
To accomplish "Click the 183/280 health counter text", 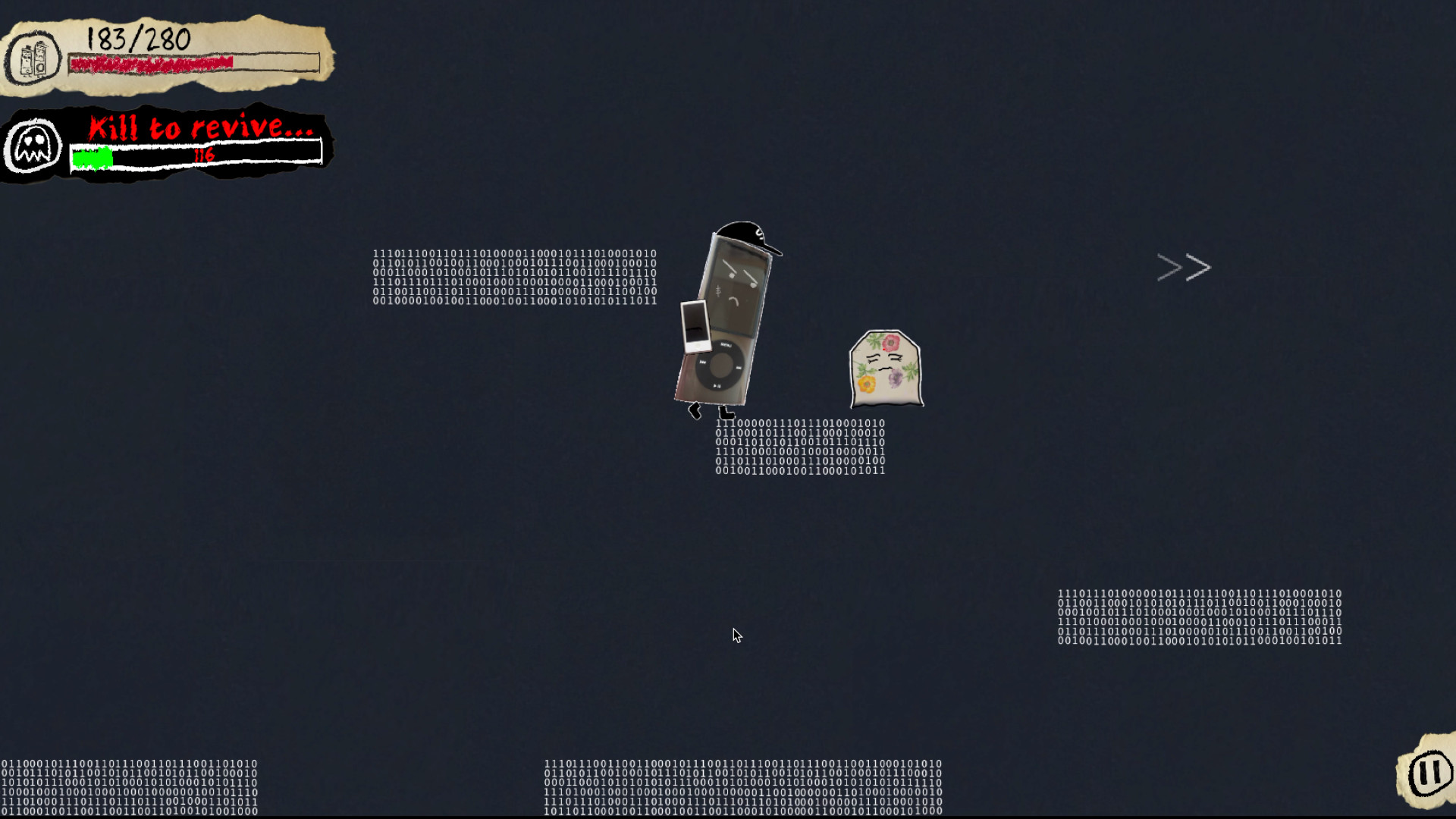I will (136, 39).
